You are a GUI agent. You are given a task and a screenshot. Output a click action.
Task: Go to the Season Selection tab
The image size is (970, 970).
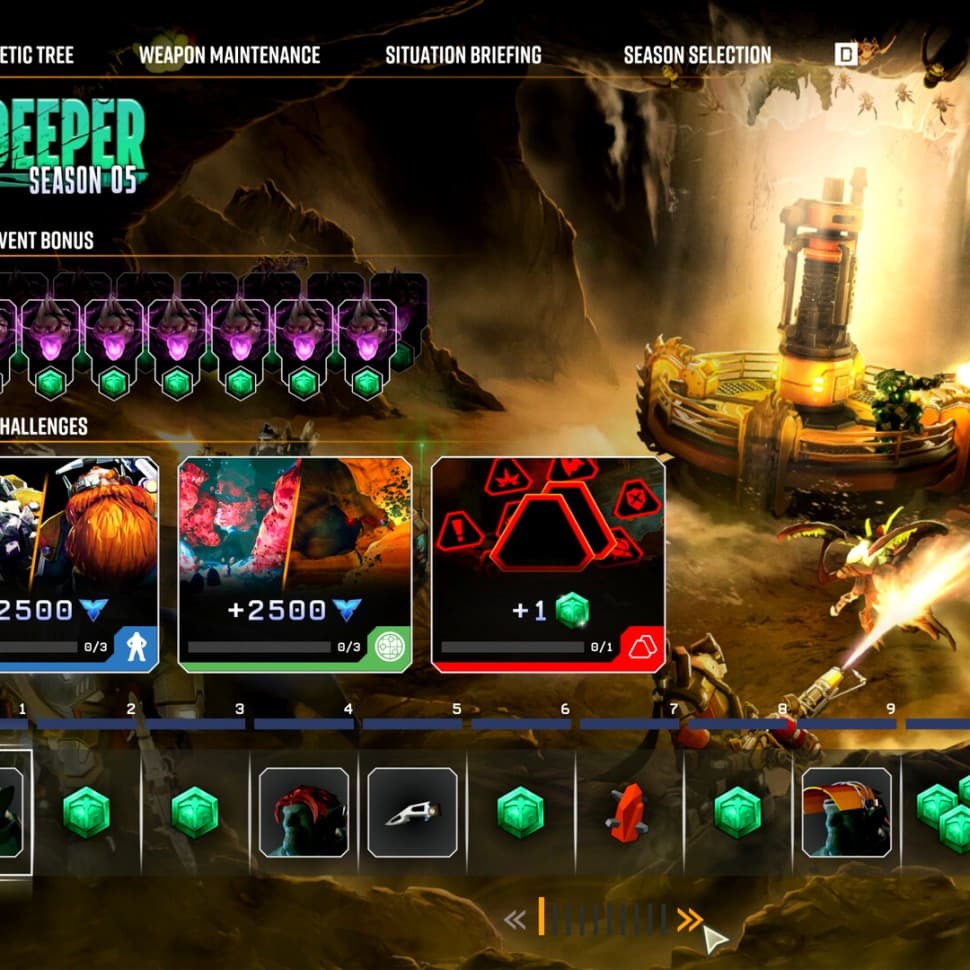697,55
